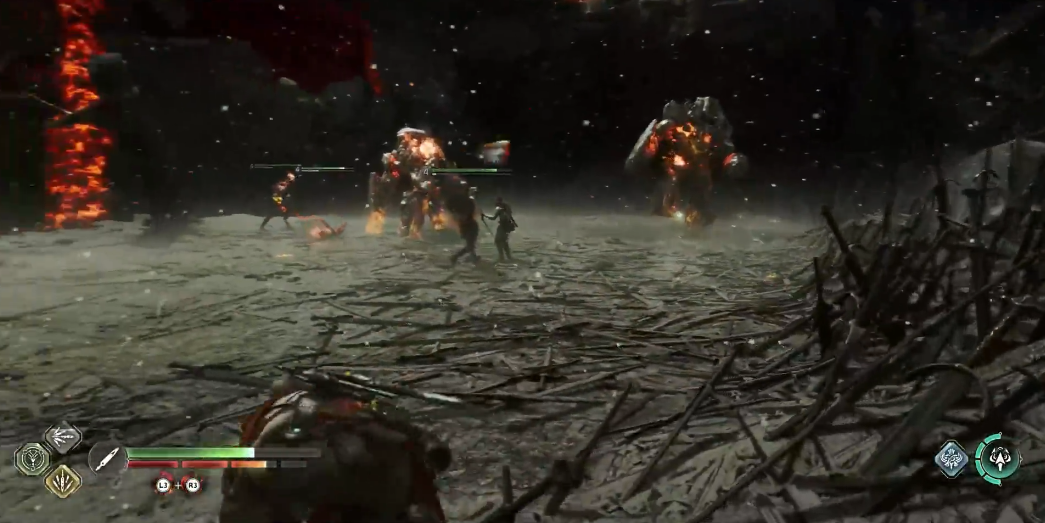Viewport: 1045px width, 523px height.
Task: Select the spear weapon icon
Action: (x=106, y=458)
